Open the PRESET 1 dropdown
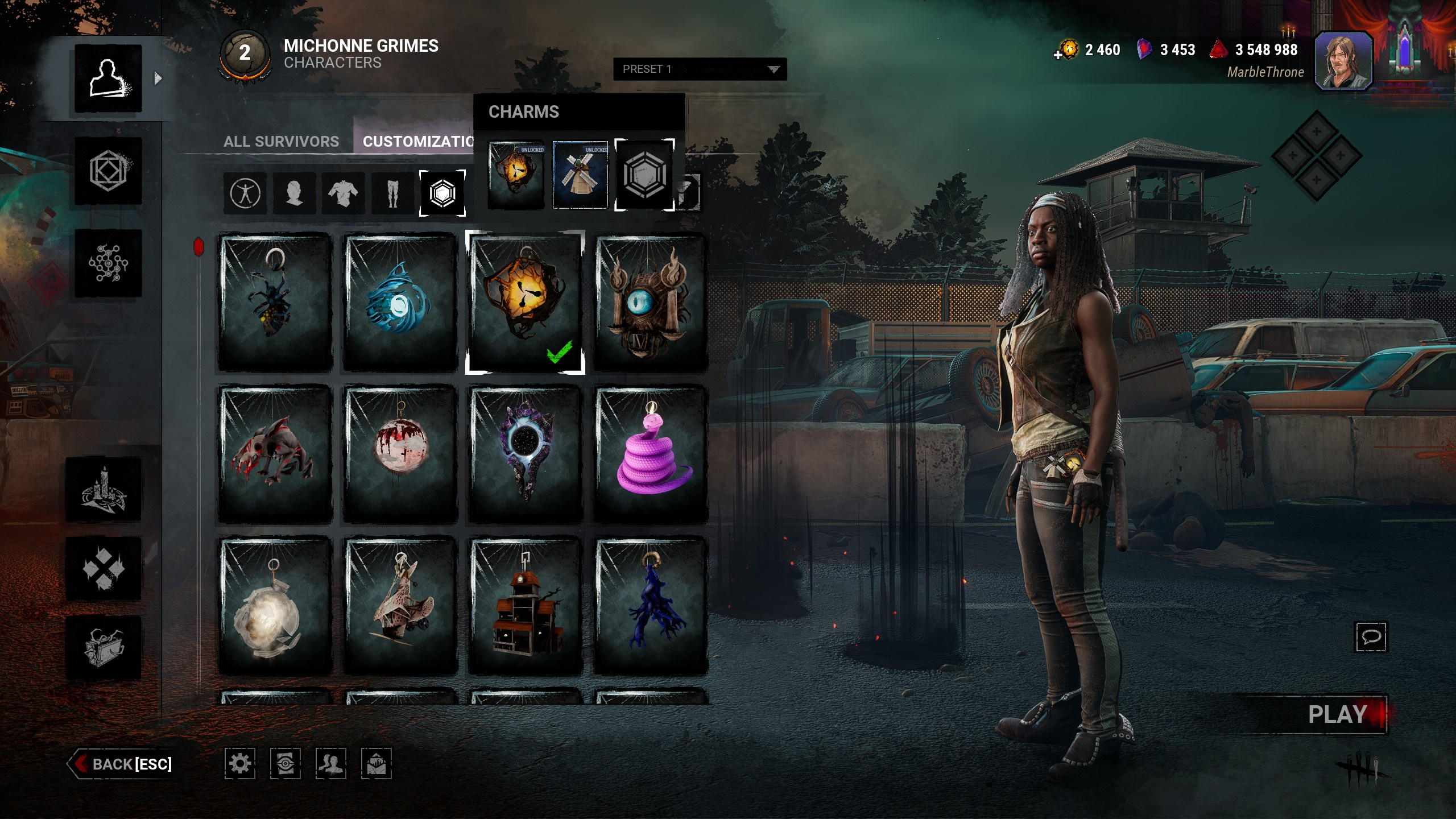 click(x=700, y=69)
